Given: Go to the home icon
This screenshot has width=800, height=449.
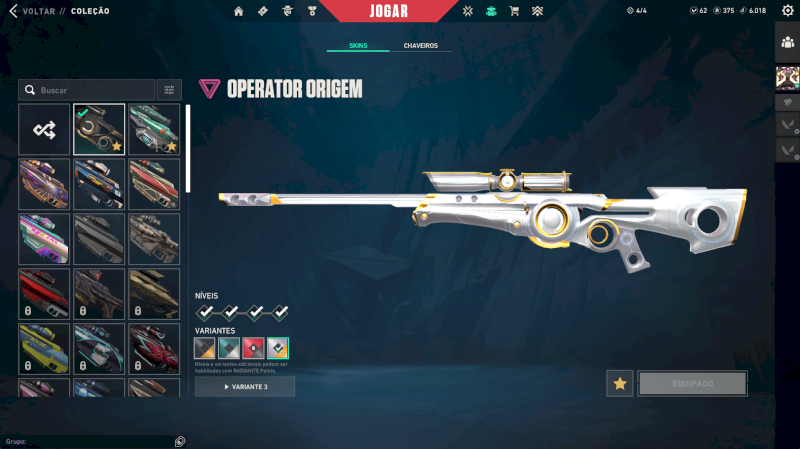Looking at the screenshot, I should pyautogui.click(x=238, y=11).
